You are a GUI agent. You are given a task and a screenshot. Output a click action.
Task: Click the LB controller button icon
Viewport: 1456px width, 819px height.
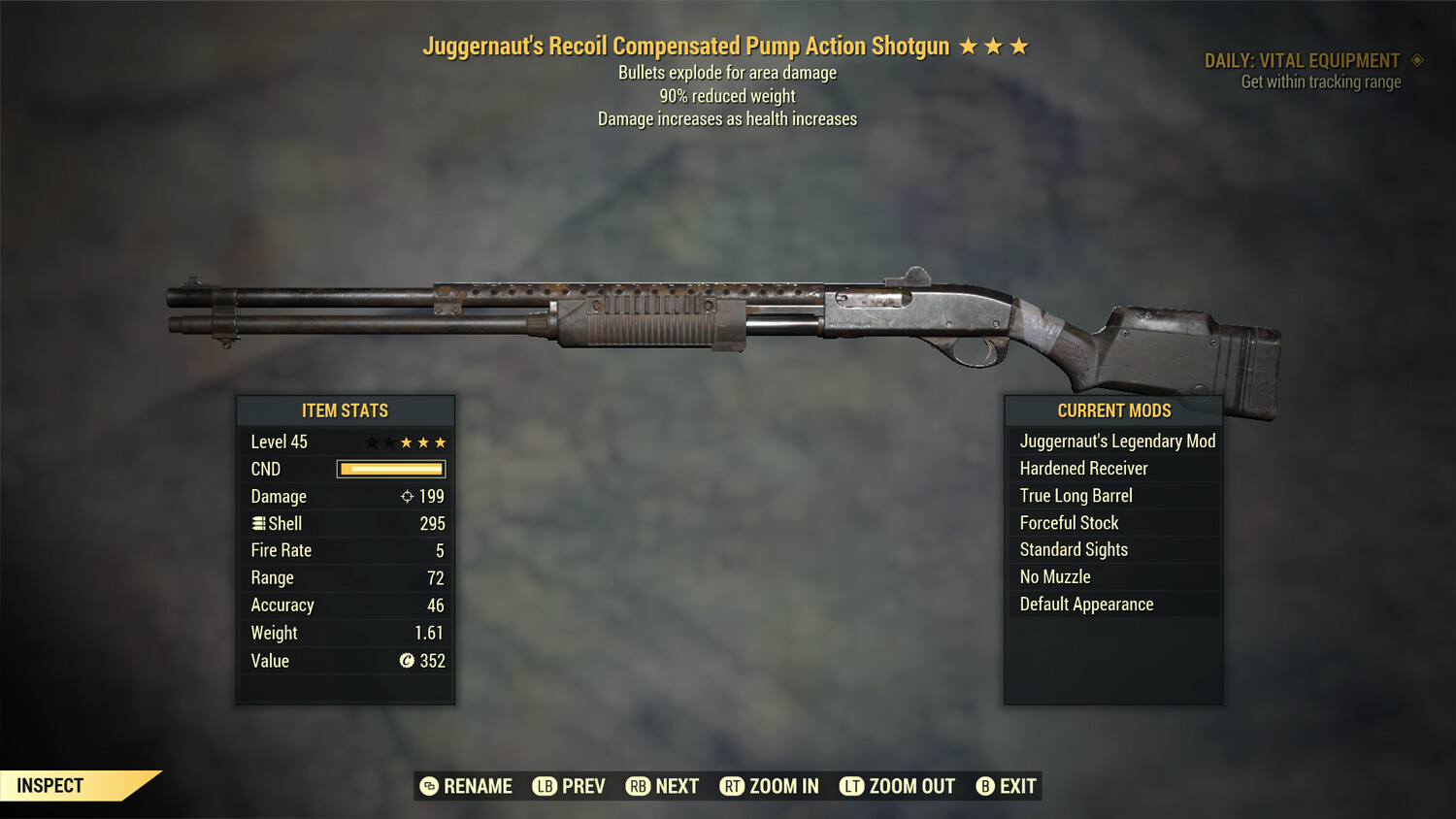point(545,786)
